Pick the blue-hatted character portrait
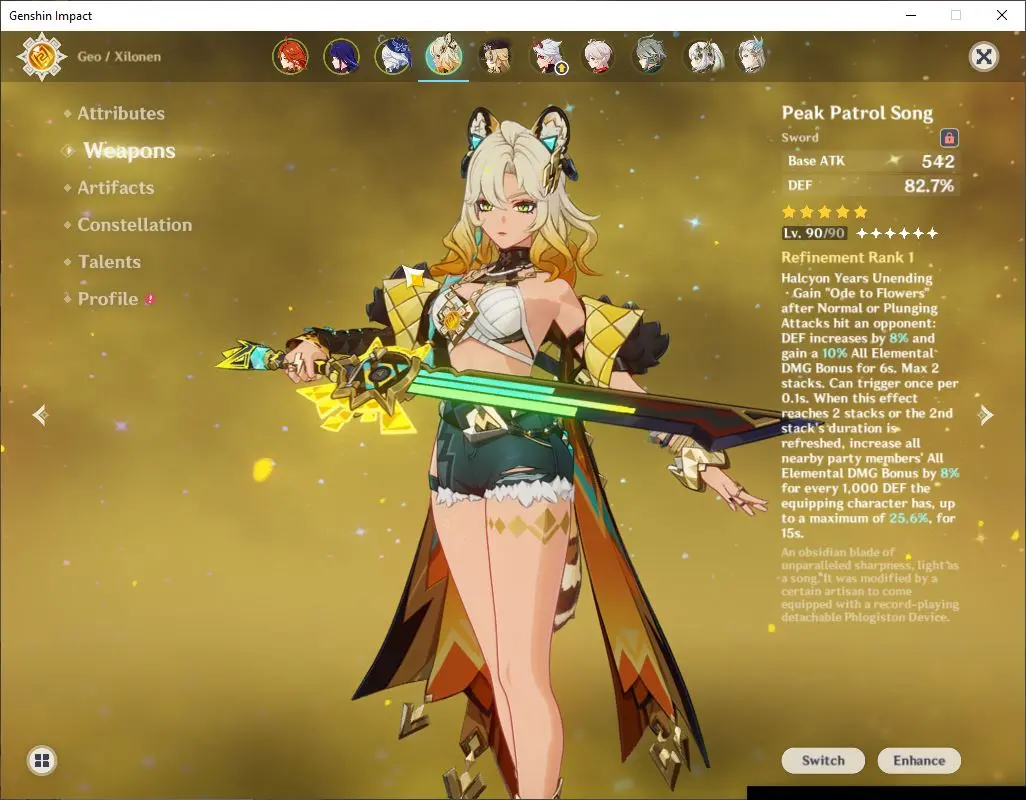The width and height of the screenshot is (1026, 800). pos(393,57)
